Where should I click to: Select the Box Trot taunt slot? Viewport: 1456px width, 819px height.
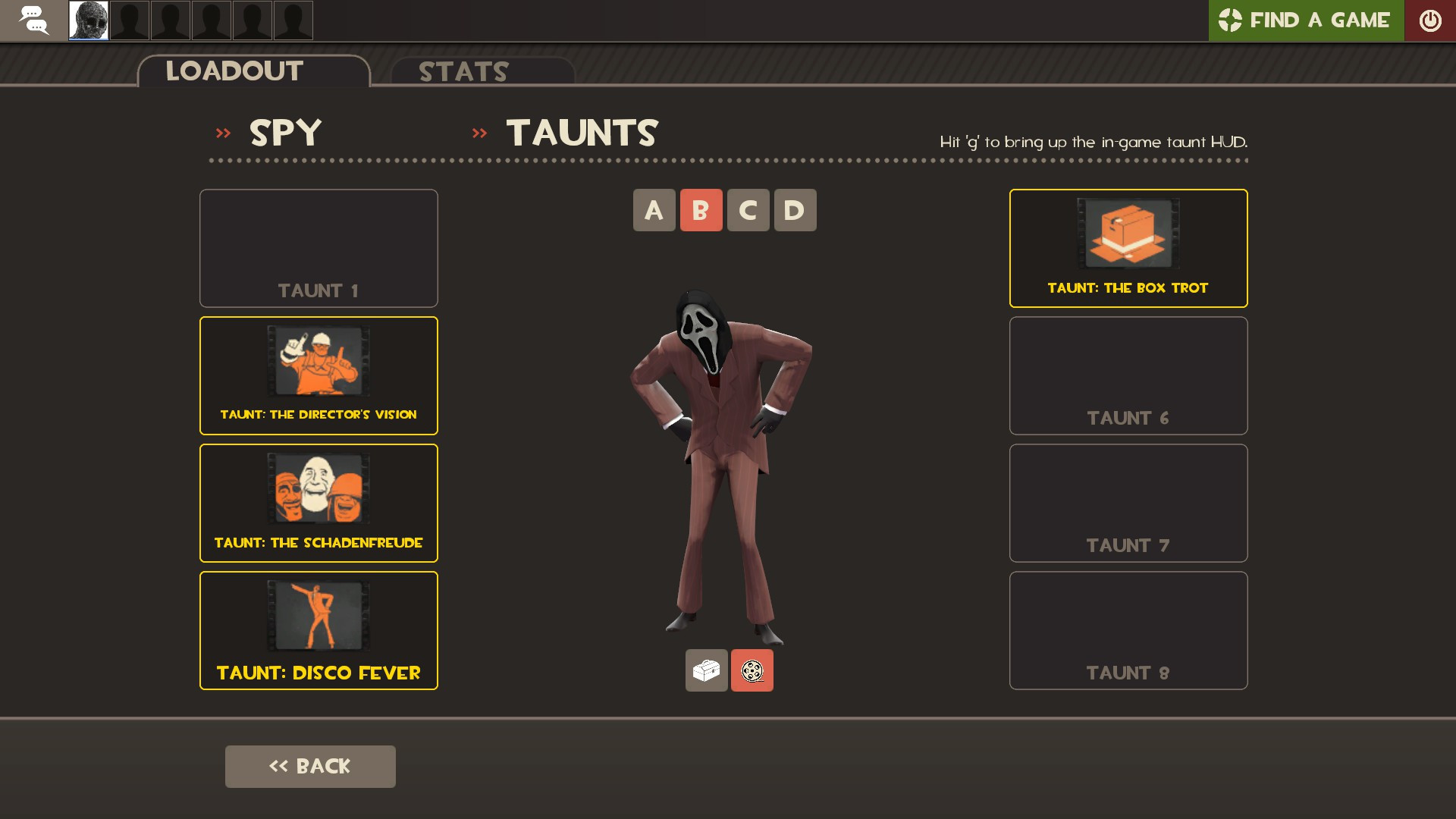[1128, 248]
